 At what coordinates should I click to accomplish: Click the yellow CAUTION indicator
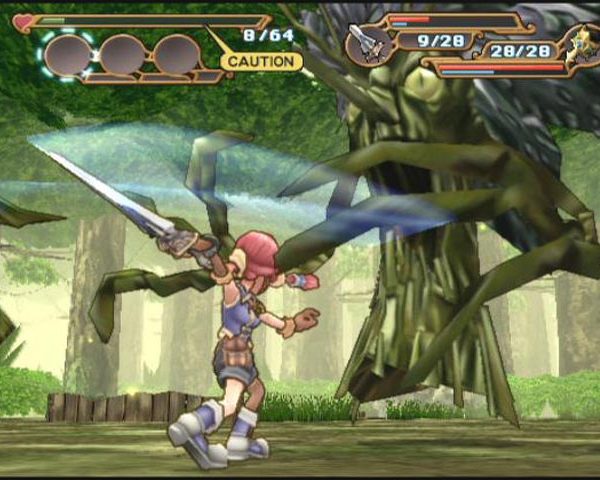(x=261, y=61)
